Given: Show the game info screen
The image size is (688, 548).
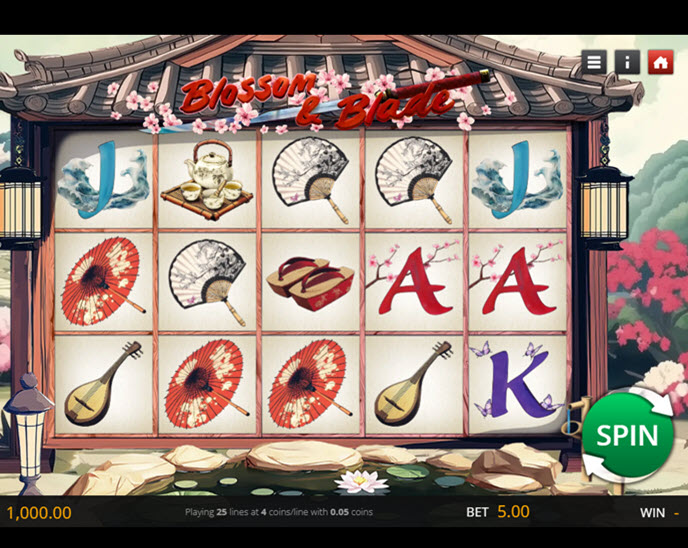Looking at the screenshot, I should (x=627, y=62).
